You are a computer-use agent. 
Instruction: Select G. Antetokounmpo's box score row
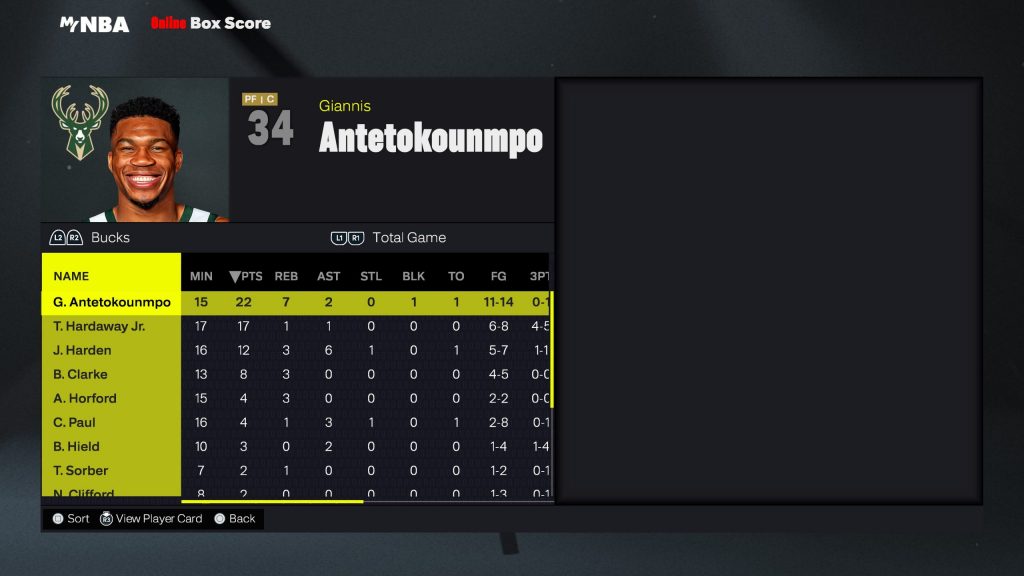pyautogui.click(x=112, y=302)
